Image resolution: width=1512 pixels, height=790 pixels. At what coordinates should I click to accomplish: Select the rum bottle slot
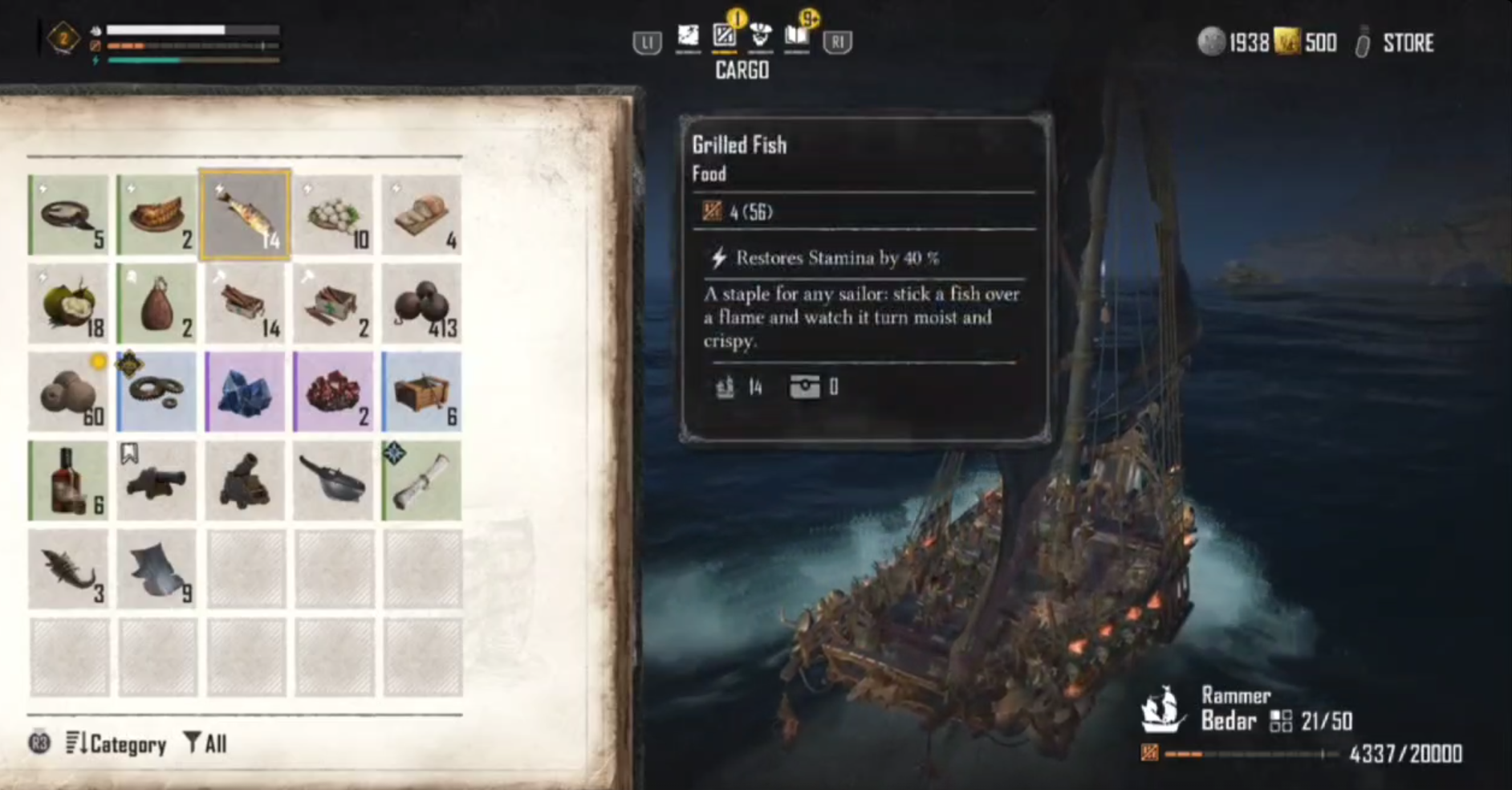click(x=68, y=480)
